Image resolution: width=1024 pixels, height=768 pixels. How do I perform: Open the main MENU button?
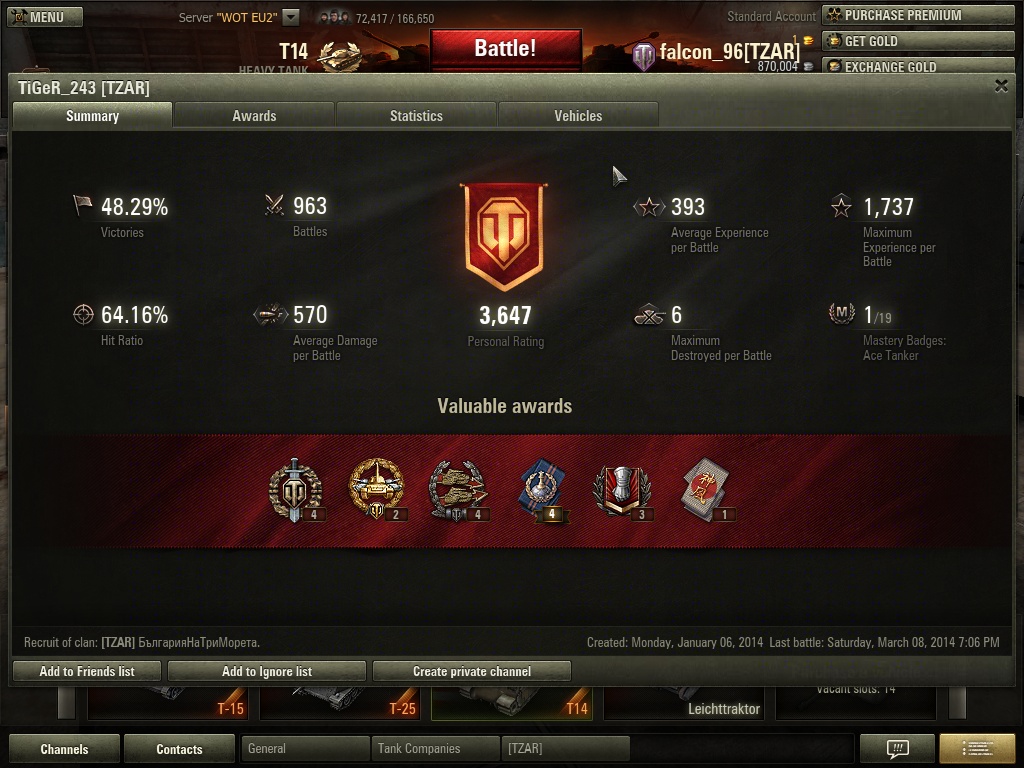[37, 17]
